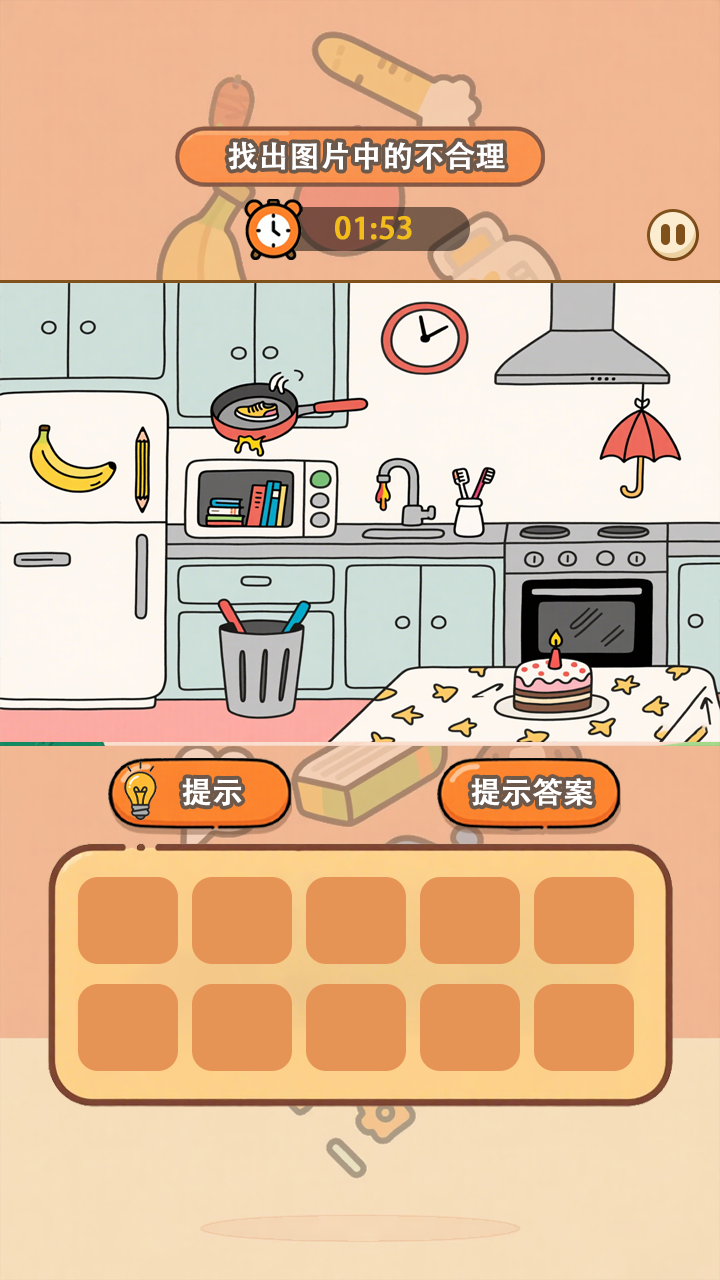Choose the trash can holding pens
720x1280 pixels.
pyautogui.click(x=261, y=663)
